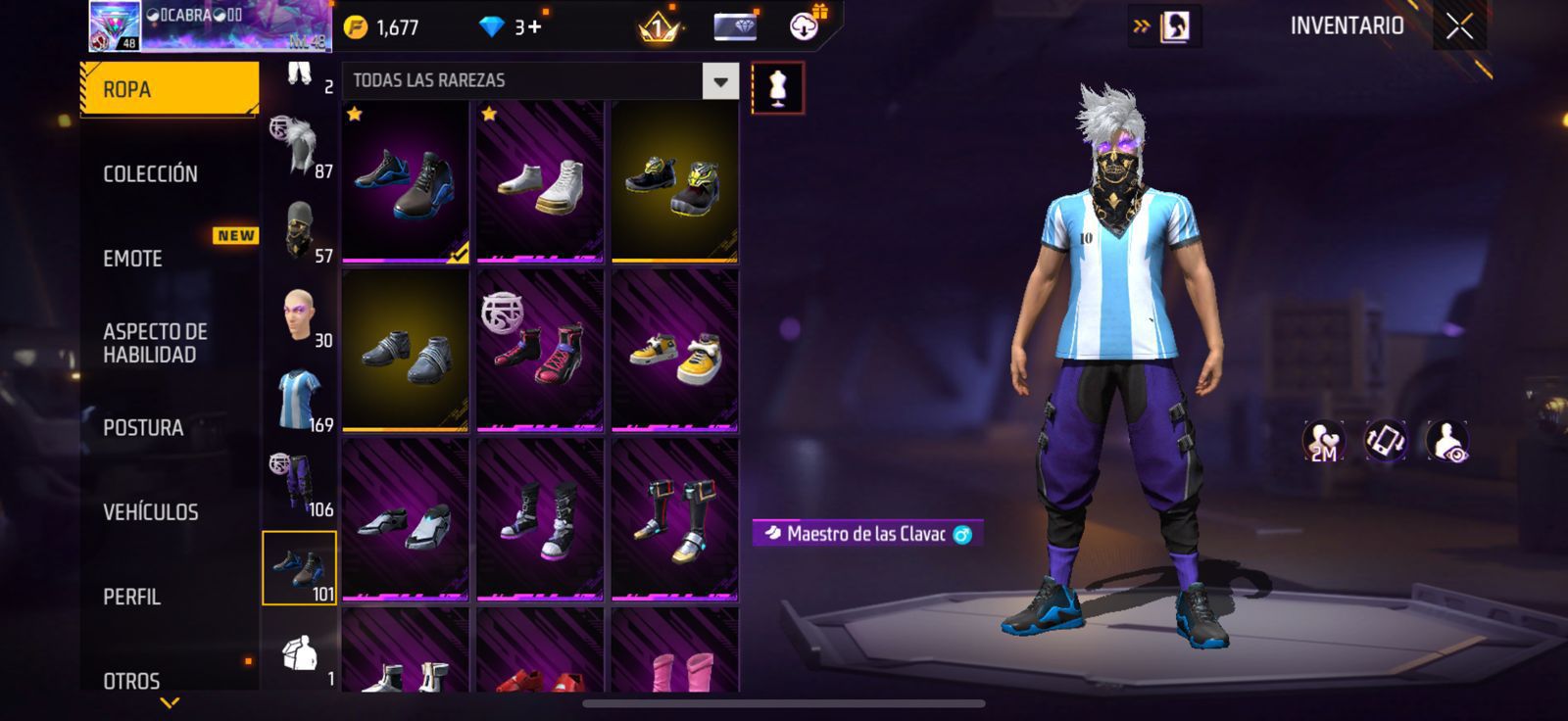Open the Emote section
The image size is (1568, 721).
133,259
